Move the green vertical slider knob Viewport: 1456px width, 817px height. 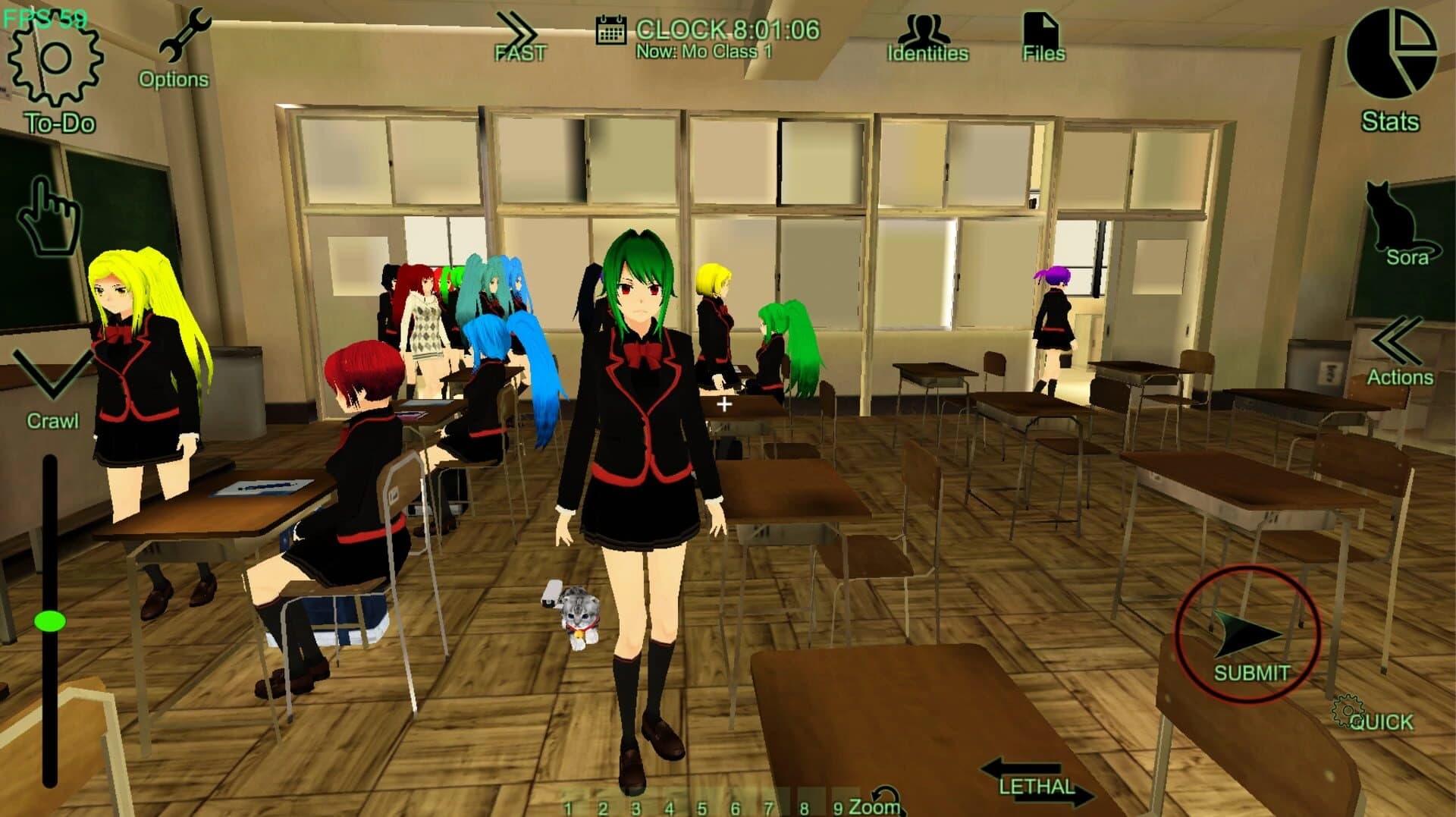click(x=51, y=622)
